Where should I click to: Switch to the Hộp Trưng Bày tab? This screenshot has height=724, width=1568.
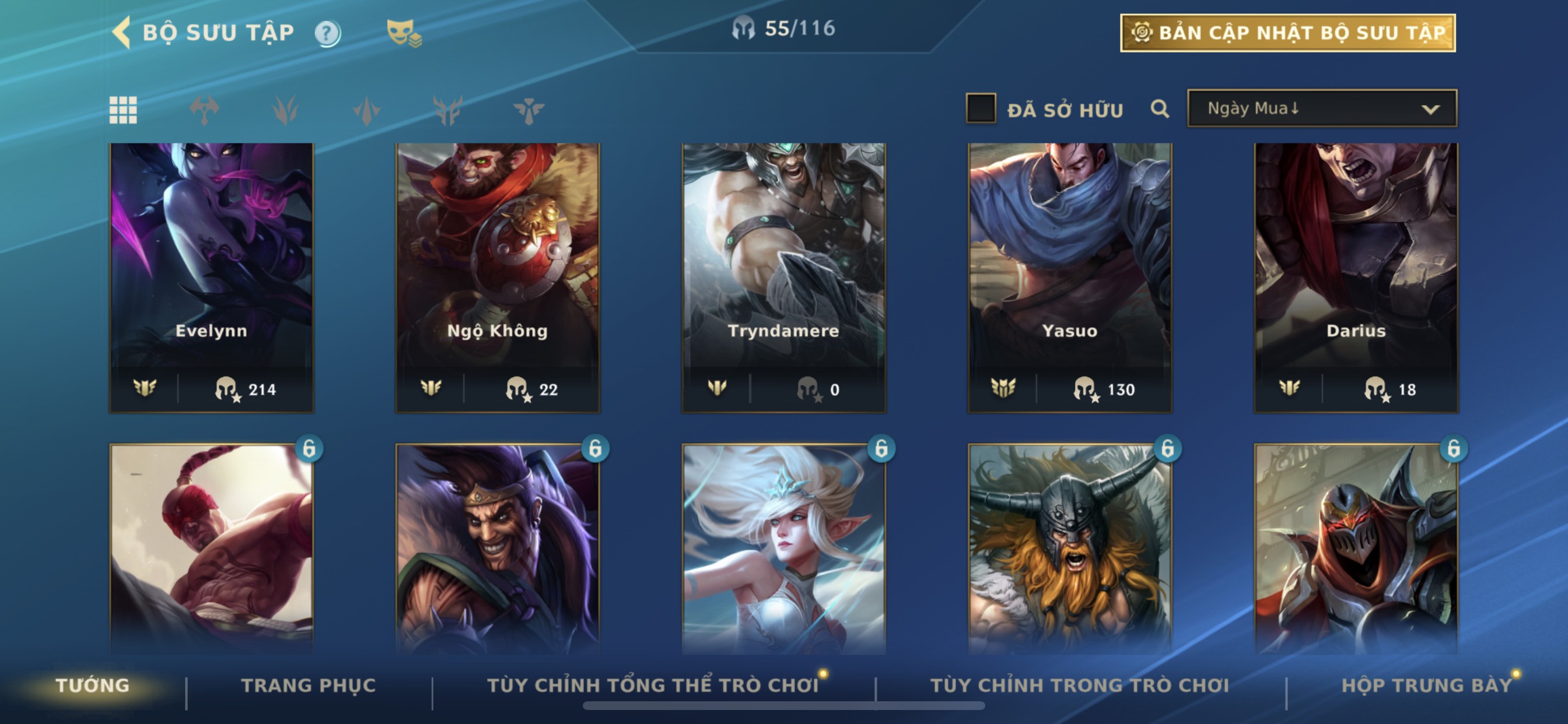(x=1426, y=685)
